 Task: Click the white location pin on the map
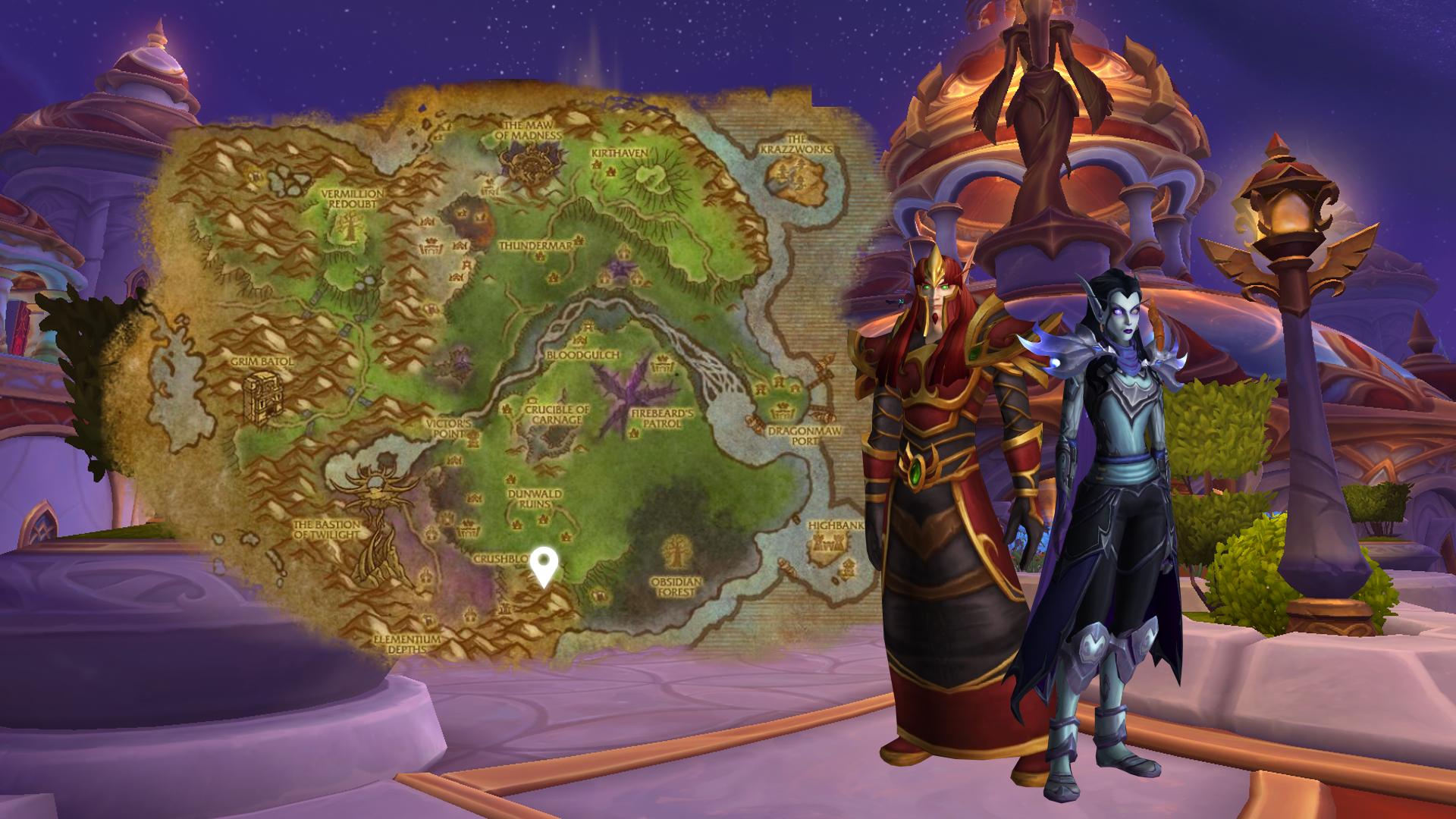click(544, 566)
